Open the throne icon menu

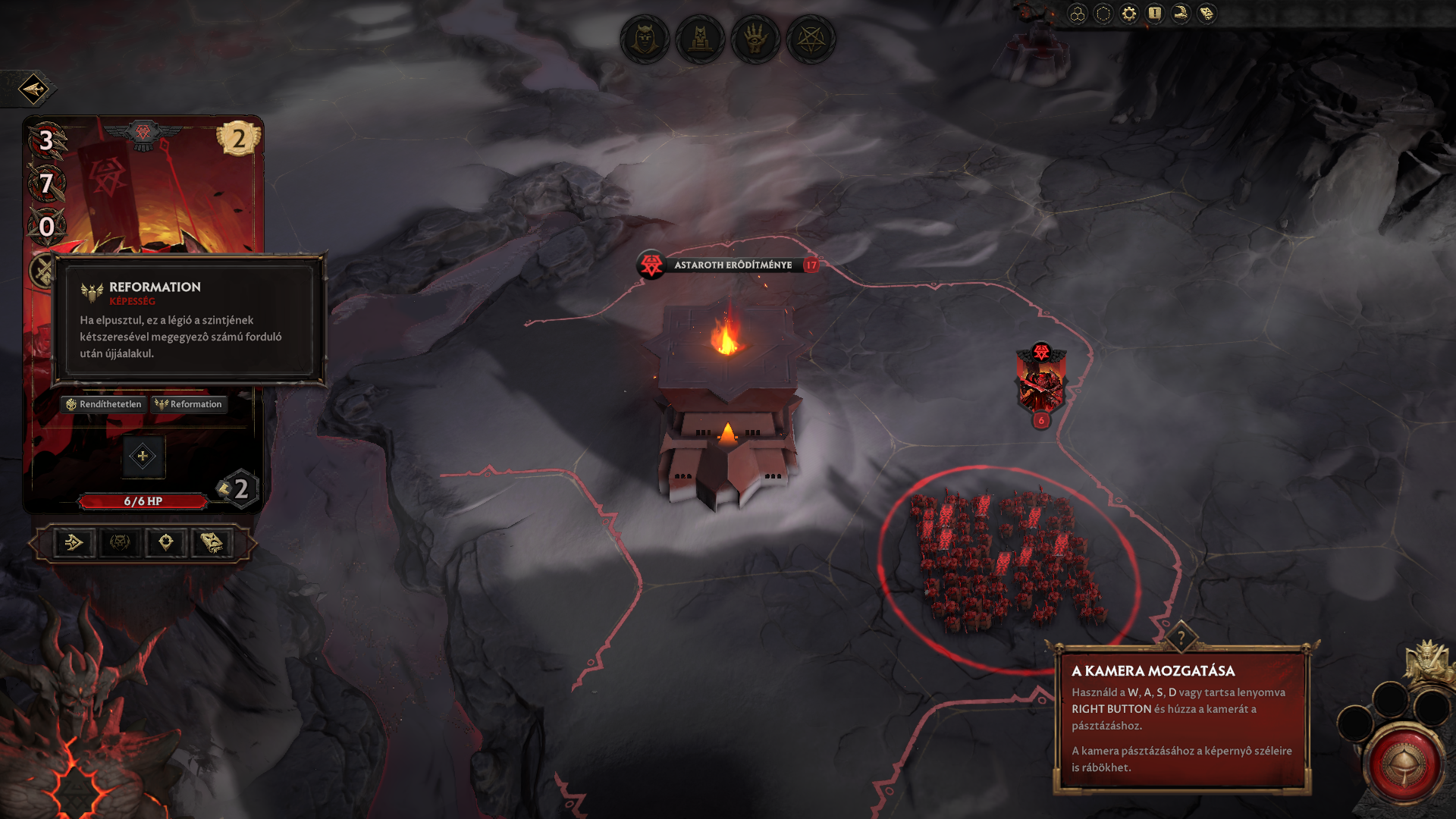(x=700, y=39)
